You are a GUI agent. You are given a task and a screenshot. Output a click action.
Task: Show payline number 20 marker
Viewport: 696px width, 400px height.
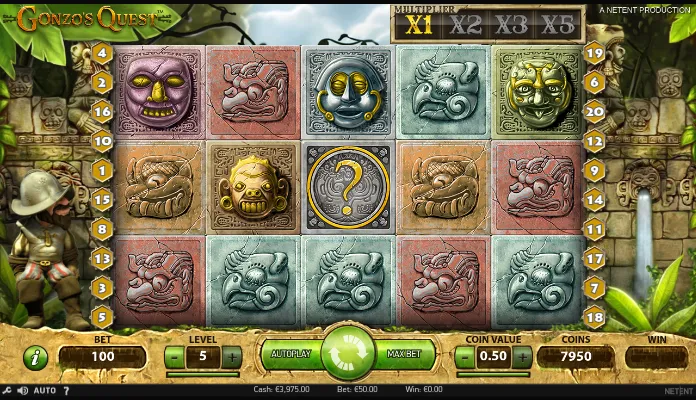pyautogui.click(x=594, y=112)
